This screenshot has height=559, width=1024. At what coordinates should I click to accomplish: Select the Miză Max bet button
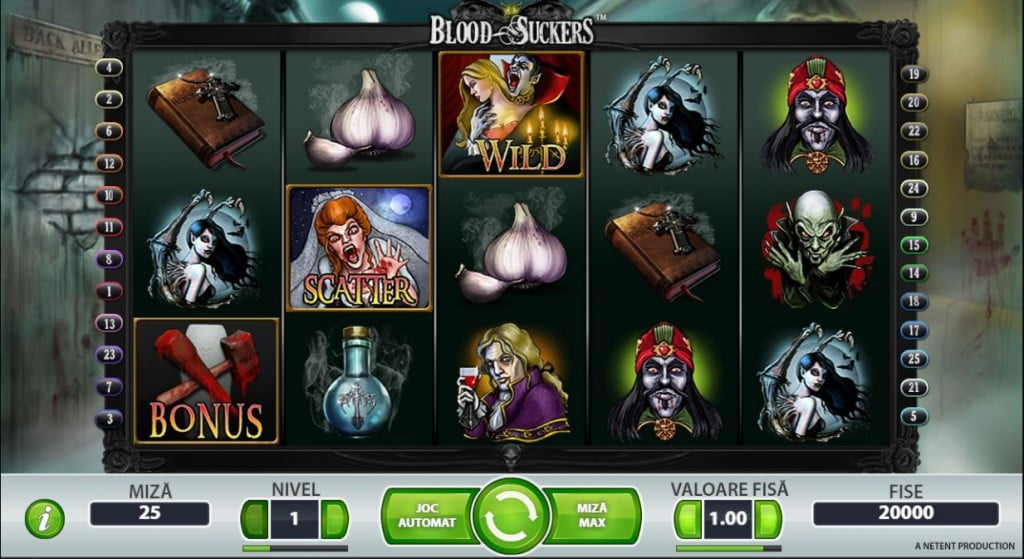594,515
